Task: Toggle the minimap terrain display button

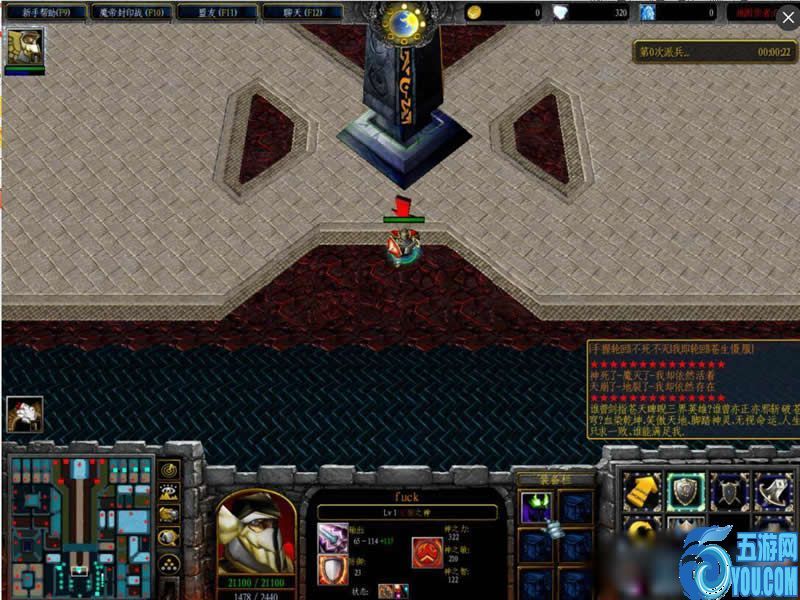Action: (170, 491)
